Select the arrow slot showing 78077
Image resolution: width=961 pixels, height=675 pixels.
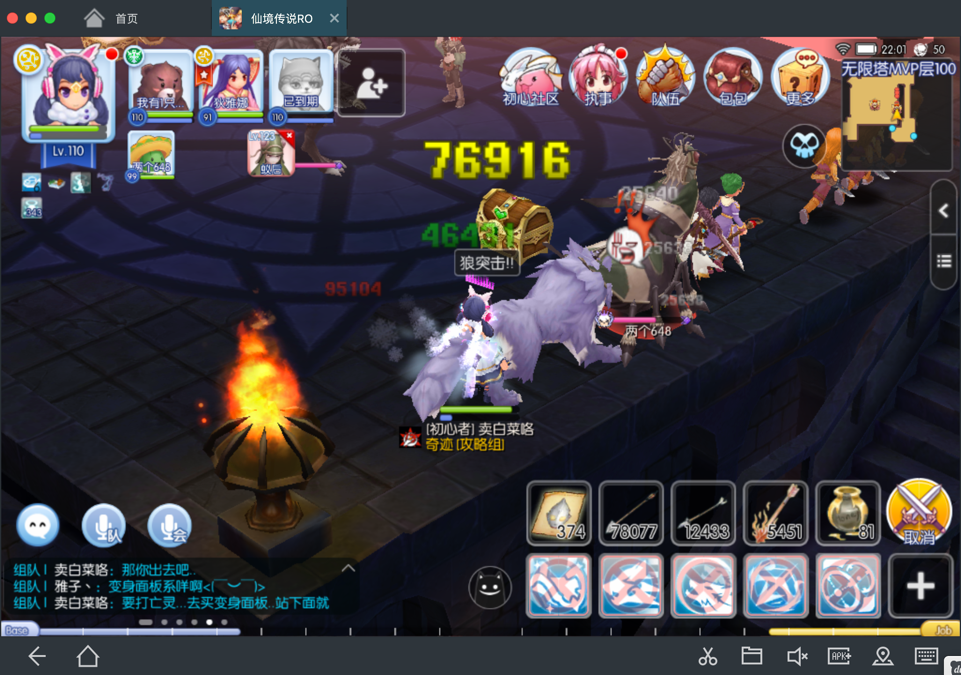coord(631,513)
